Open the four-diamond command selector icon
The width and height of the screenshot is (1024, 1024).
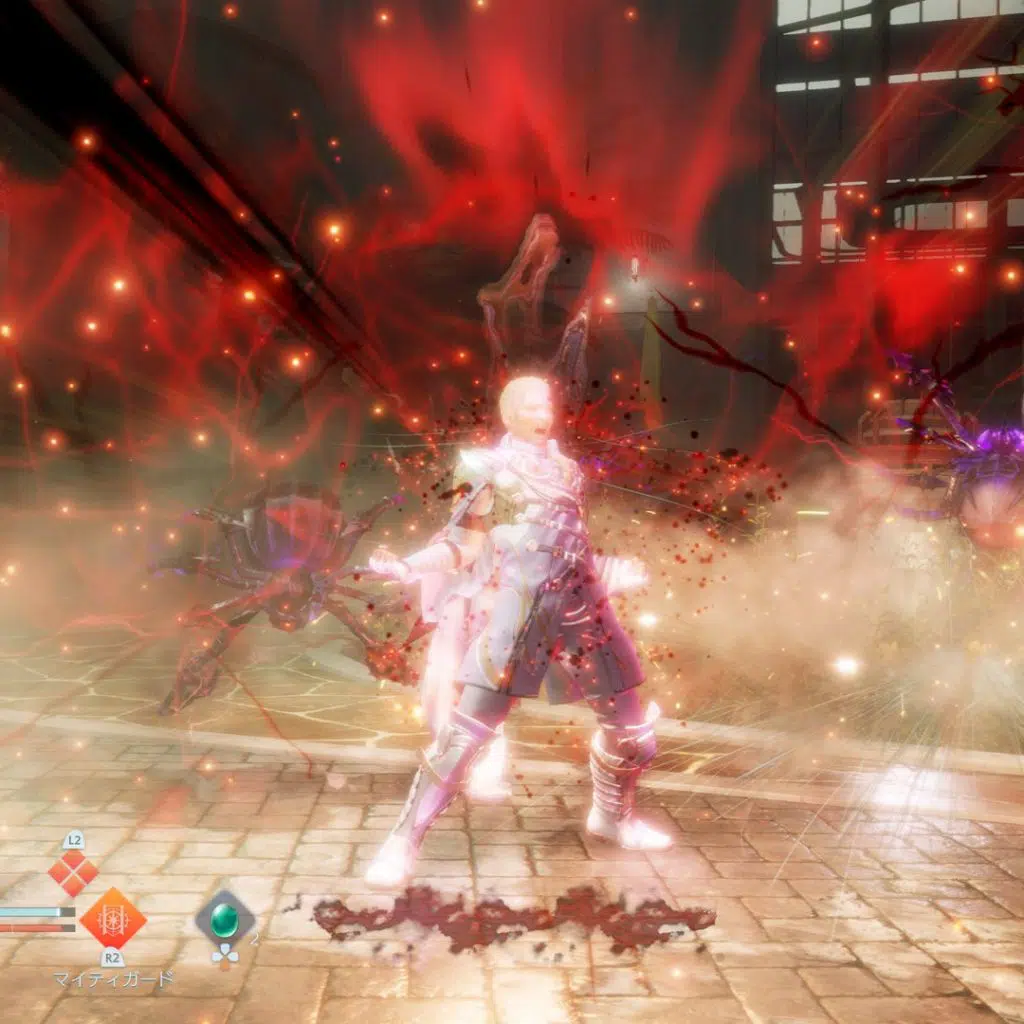click(74, 873)
